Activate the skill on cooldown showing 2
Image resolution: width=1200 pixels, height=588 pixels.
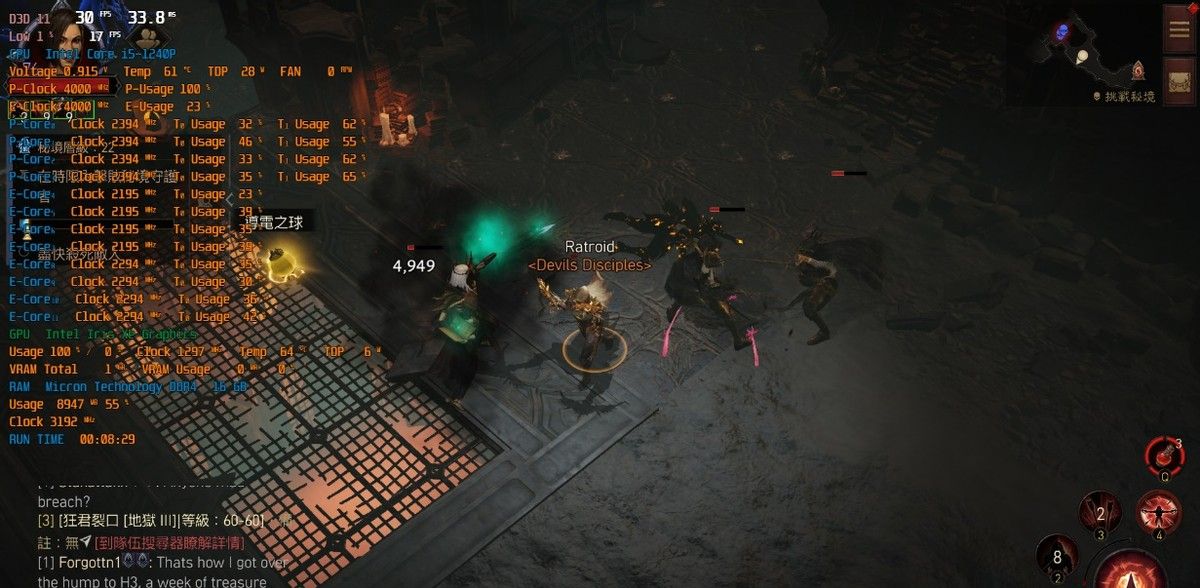pos(1100,514)
